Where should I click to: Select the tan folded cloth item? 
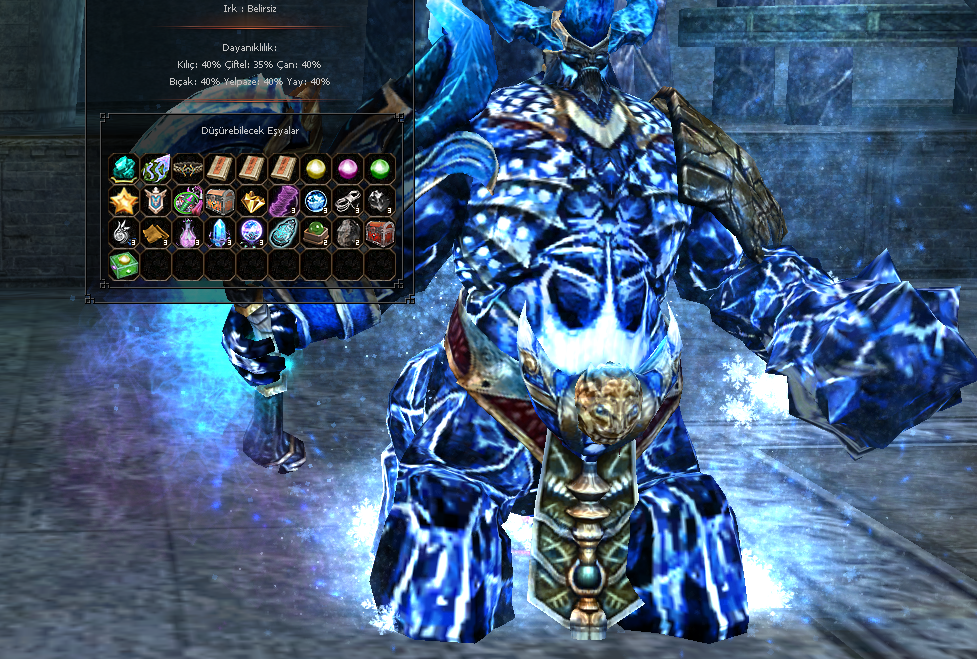(156, 233)
